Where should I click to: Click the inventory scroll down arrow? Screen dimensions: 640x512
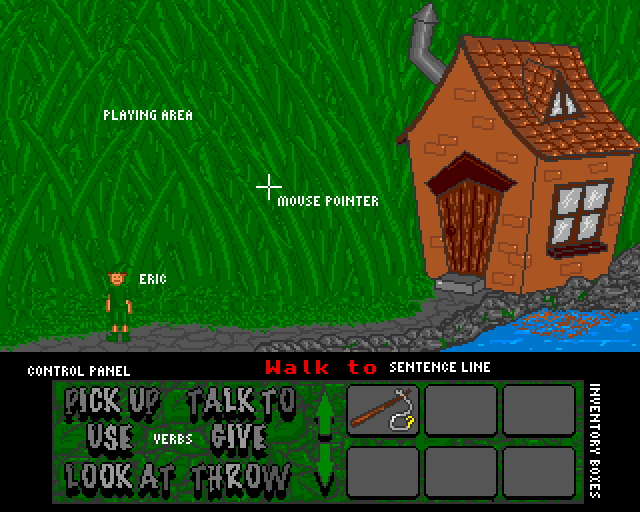coord(324,470)
